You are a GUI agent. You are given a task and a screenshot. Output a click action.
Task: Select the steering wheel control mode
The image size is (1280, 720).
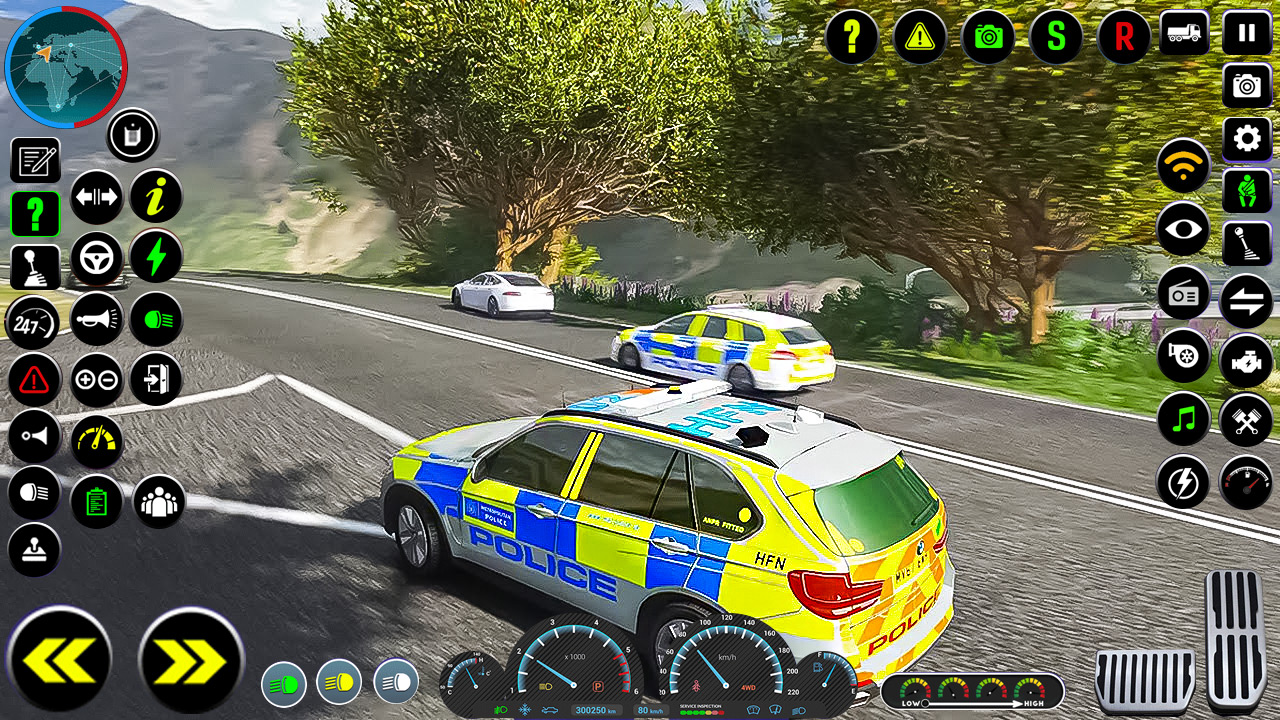97,258
